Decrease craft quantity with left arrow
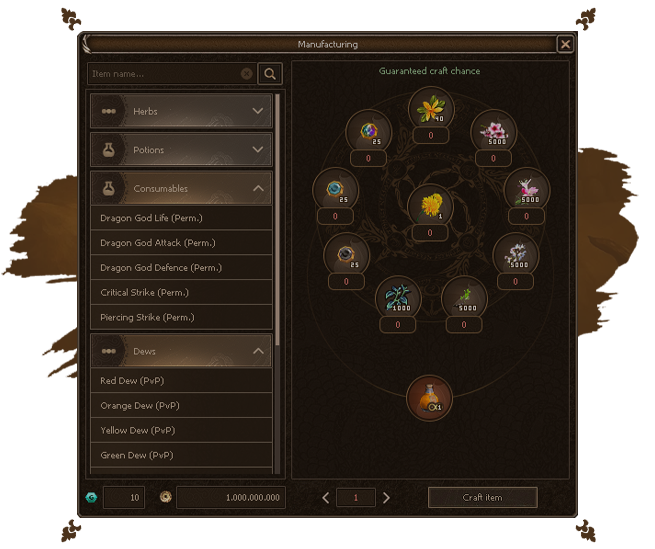Screen dimensions: 655x549 (x=326, y=497)
